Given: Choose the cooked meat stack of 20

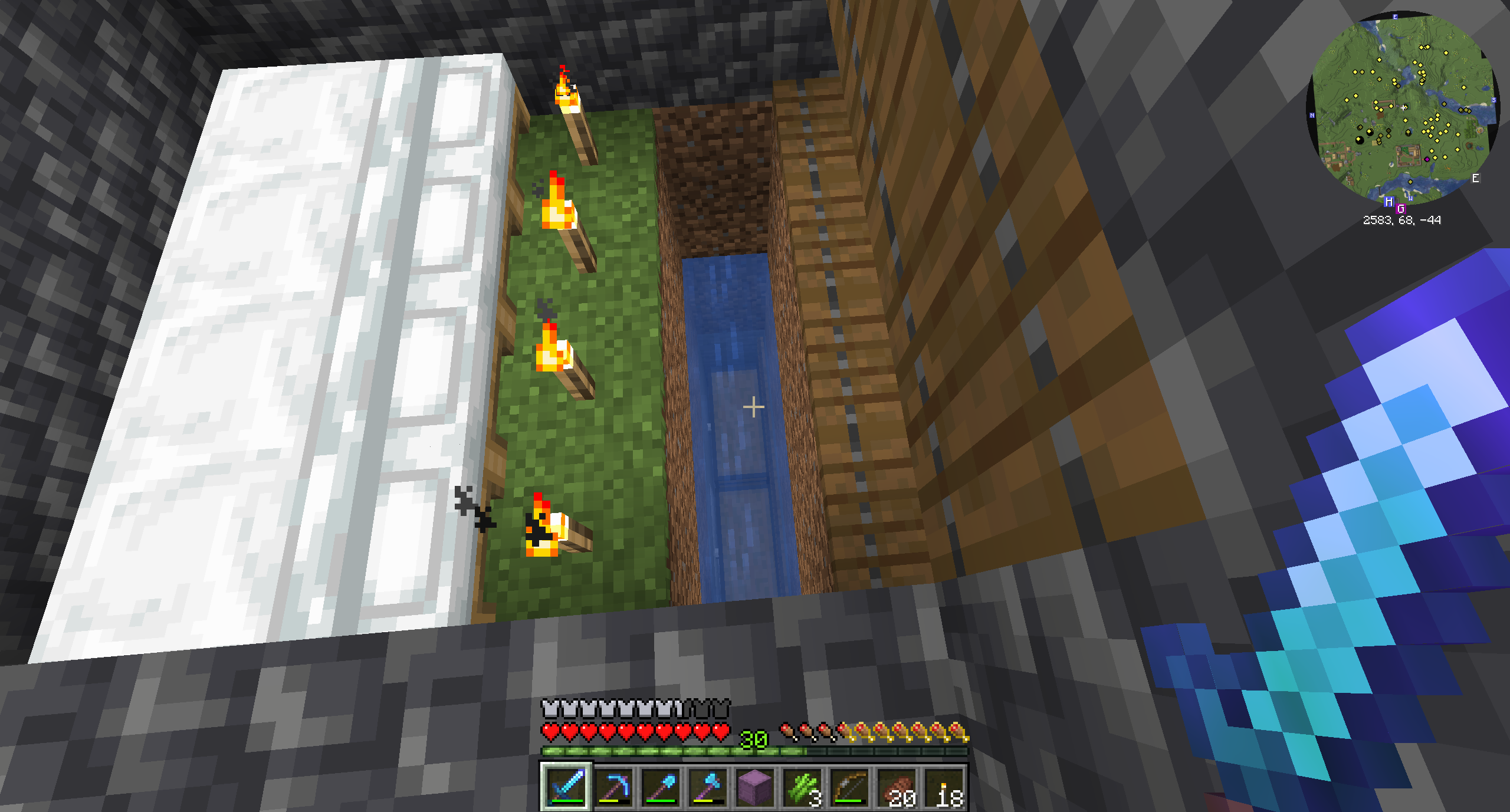Looking at the screenshot, I should pos(897,787).
